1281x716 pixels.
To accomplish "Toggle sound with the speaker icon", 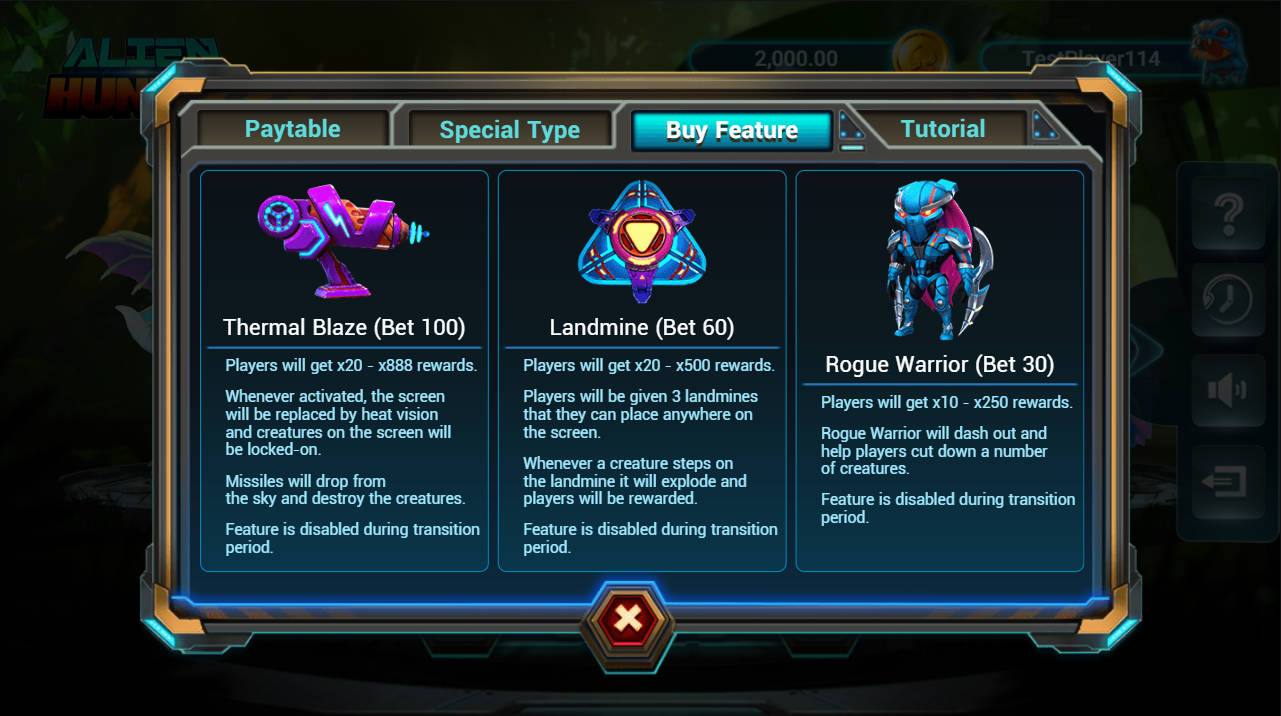I will point(1227,390).
